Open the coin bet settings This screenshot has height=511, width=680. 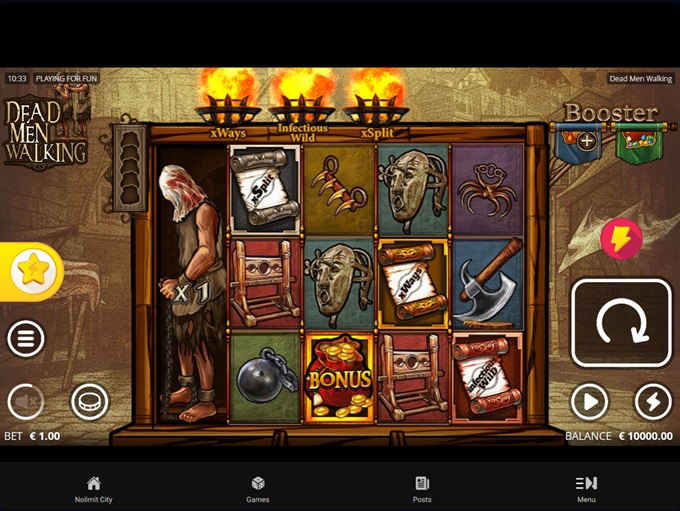click(89, 402)
